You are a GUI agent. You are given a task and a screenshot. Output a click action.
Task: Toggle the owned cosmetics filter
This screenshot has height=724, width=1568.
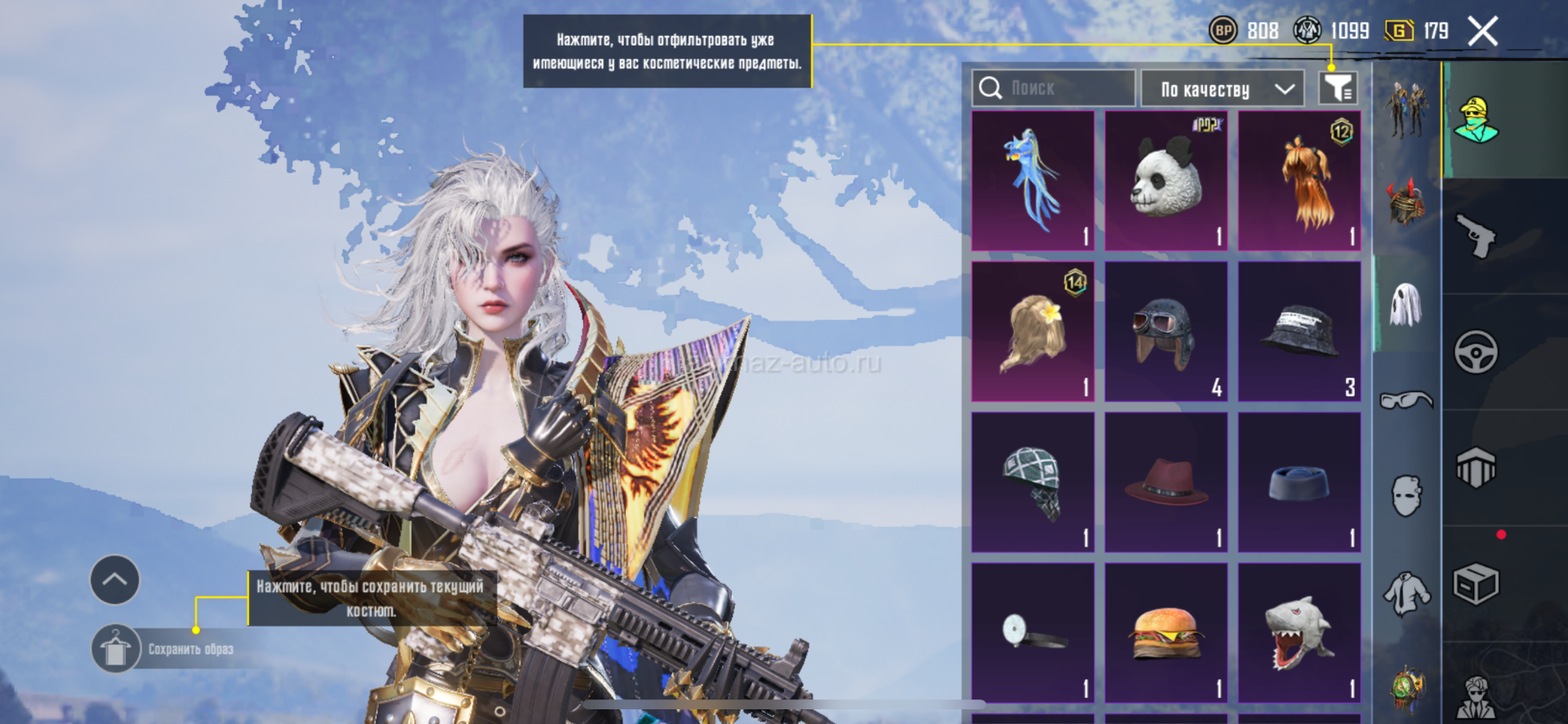tap(1338, 88)
